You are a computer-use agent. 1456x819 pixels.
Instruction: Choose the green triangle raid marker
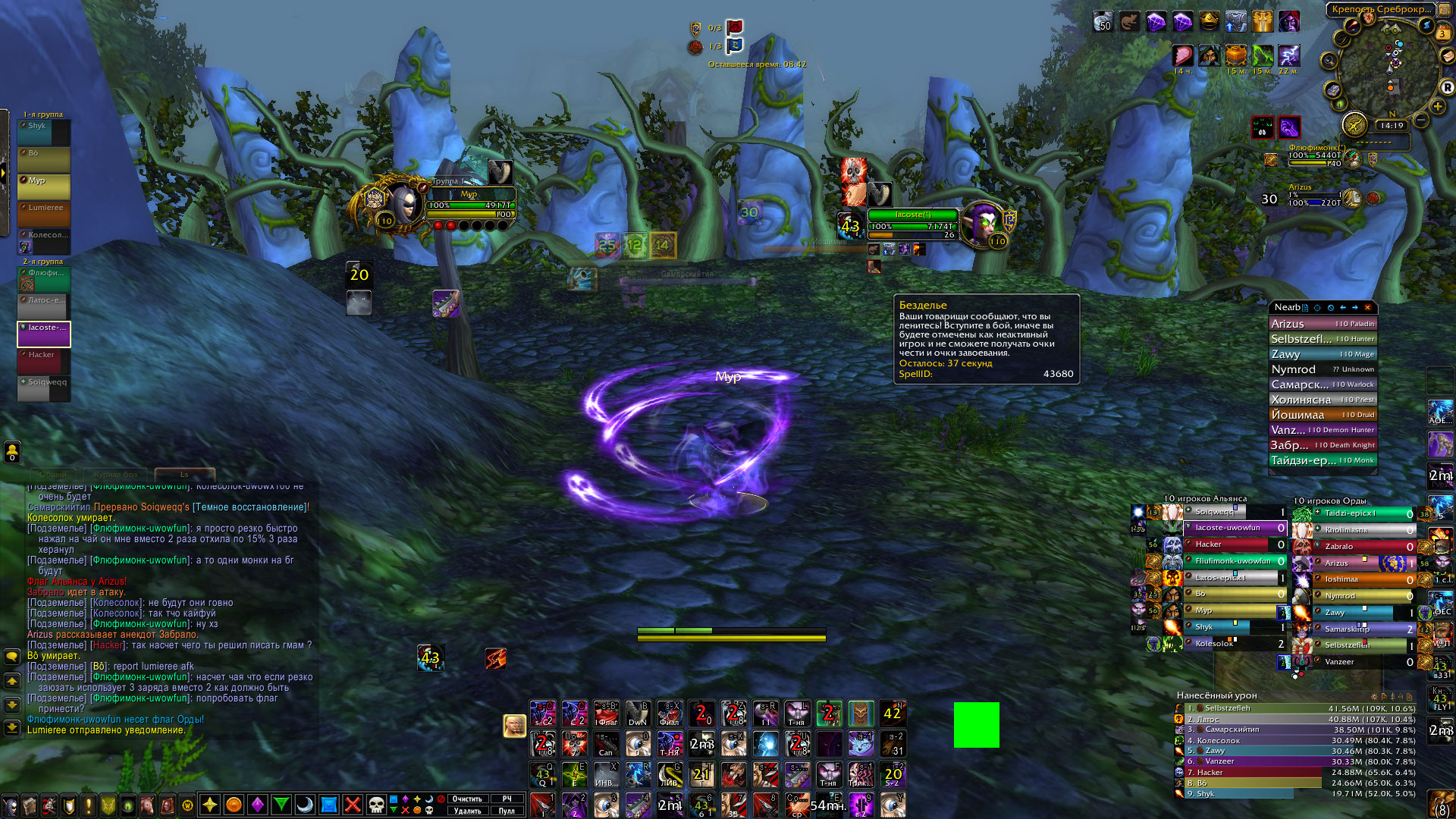(281, 805)
